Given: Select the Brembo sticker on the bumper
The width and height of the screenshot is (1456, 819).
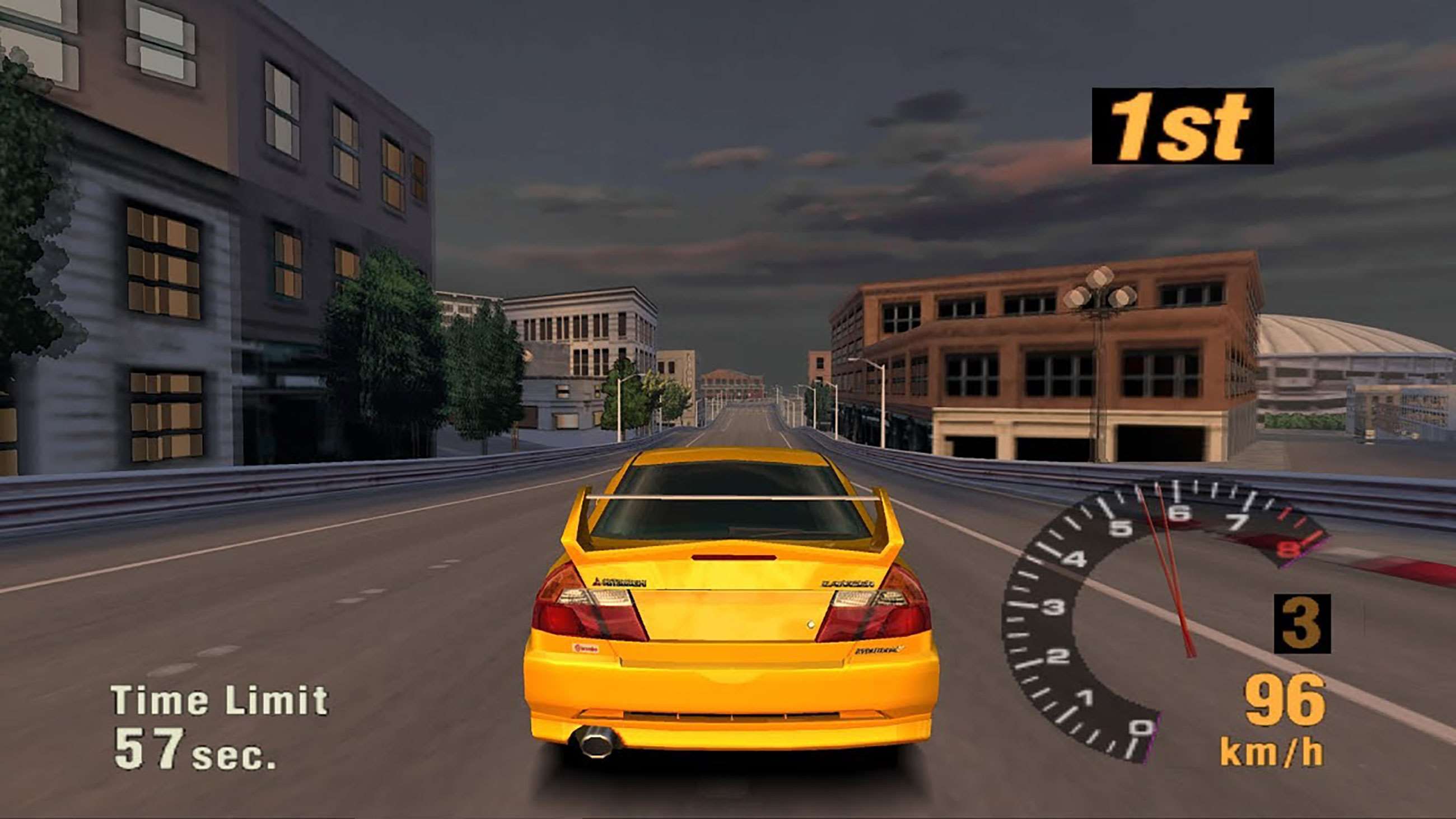Looking at the screenshot, I should [587, 649].
